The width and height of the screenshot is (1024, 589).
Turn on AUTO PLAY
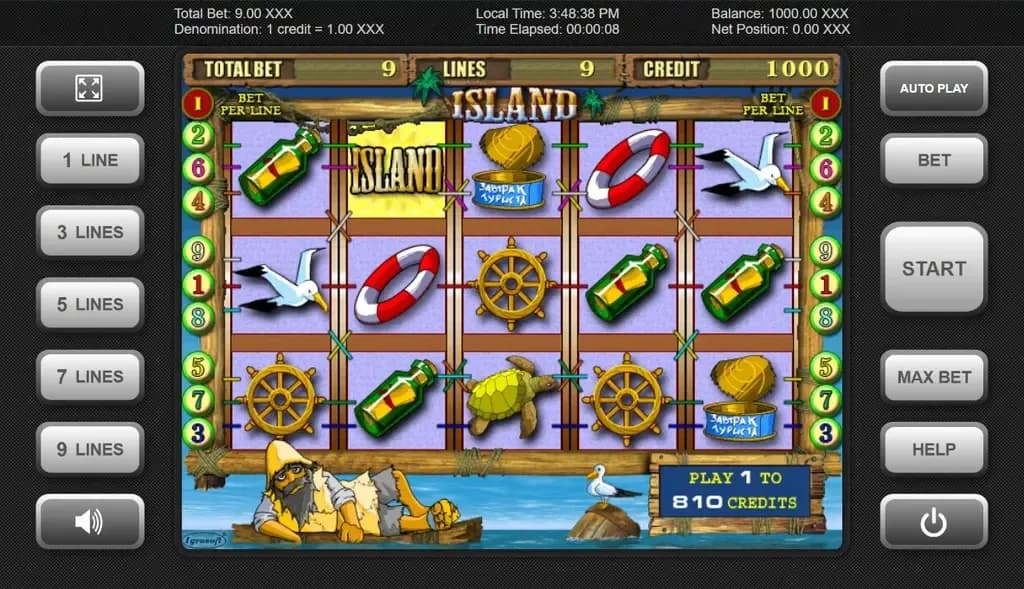933,88
